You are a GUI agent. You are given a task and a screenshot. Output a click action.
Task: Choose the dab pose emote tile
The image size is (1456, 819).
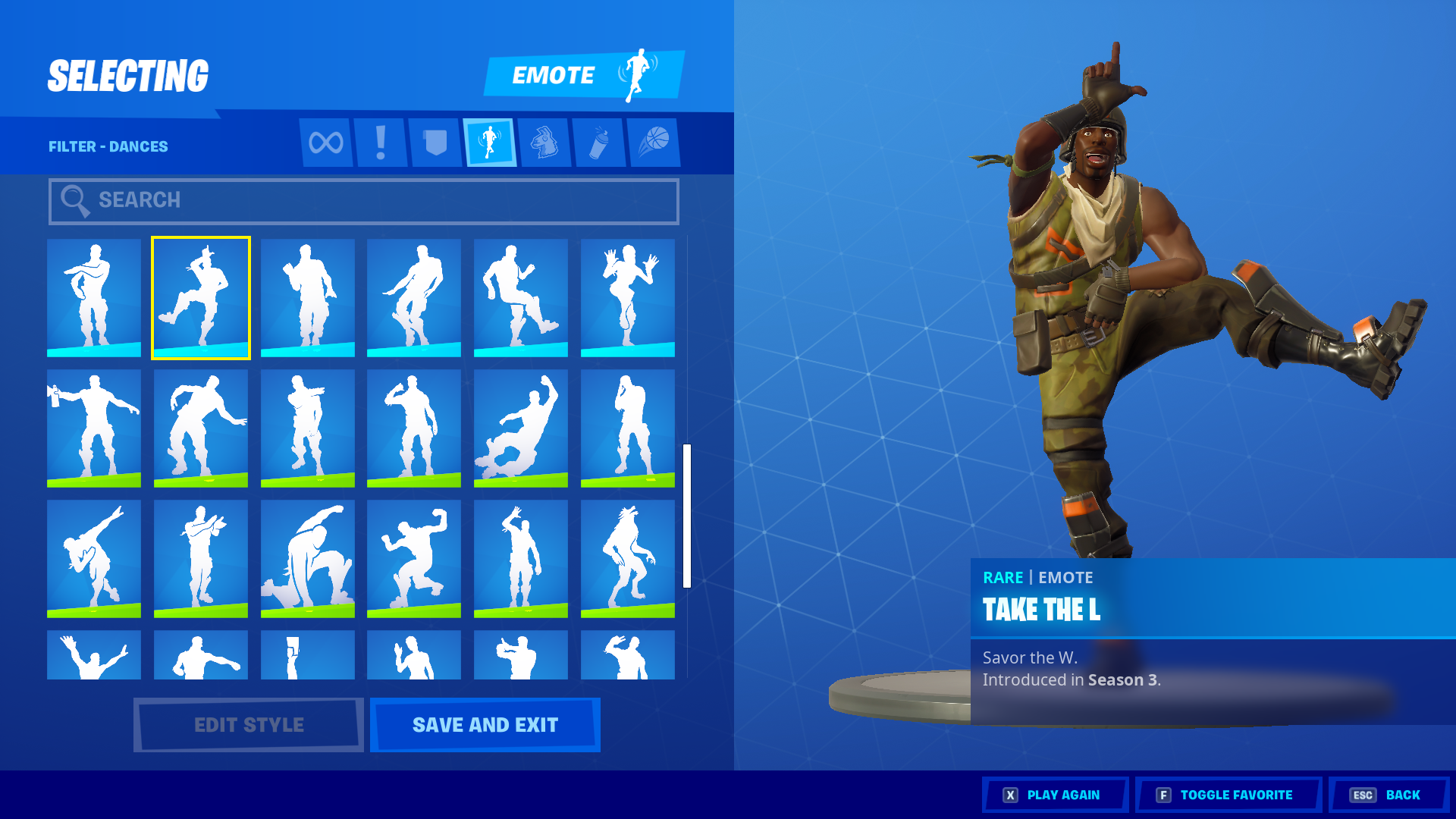click(x=94, y=558)
